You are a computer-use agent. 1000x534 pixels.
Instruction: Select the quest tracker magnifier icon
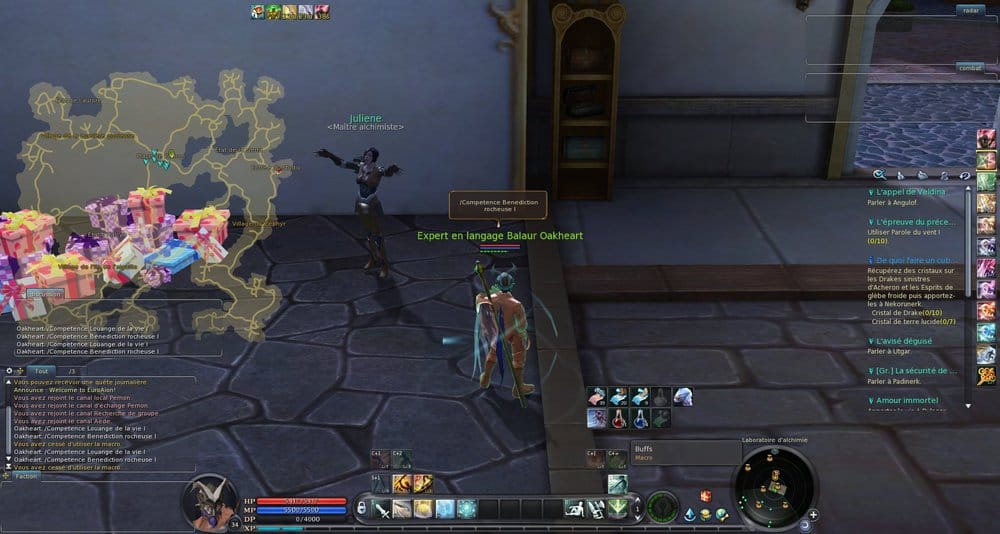click(878, 174)
